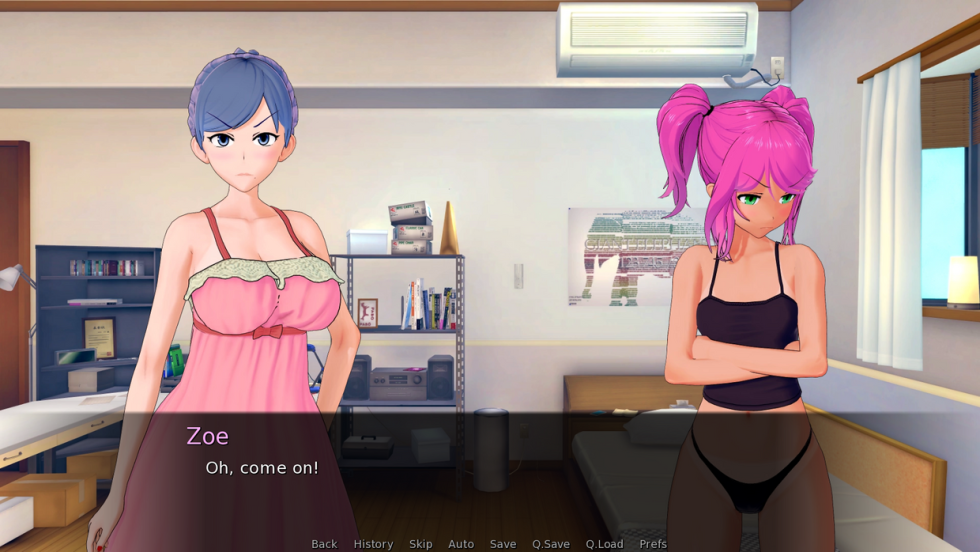Activate Skip mode
Image resolution: width=980 pixels, height=552 pixels.
pos(421,544)
